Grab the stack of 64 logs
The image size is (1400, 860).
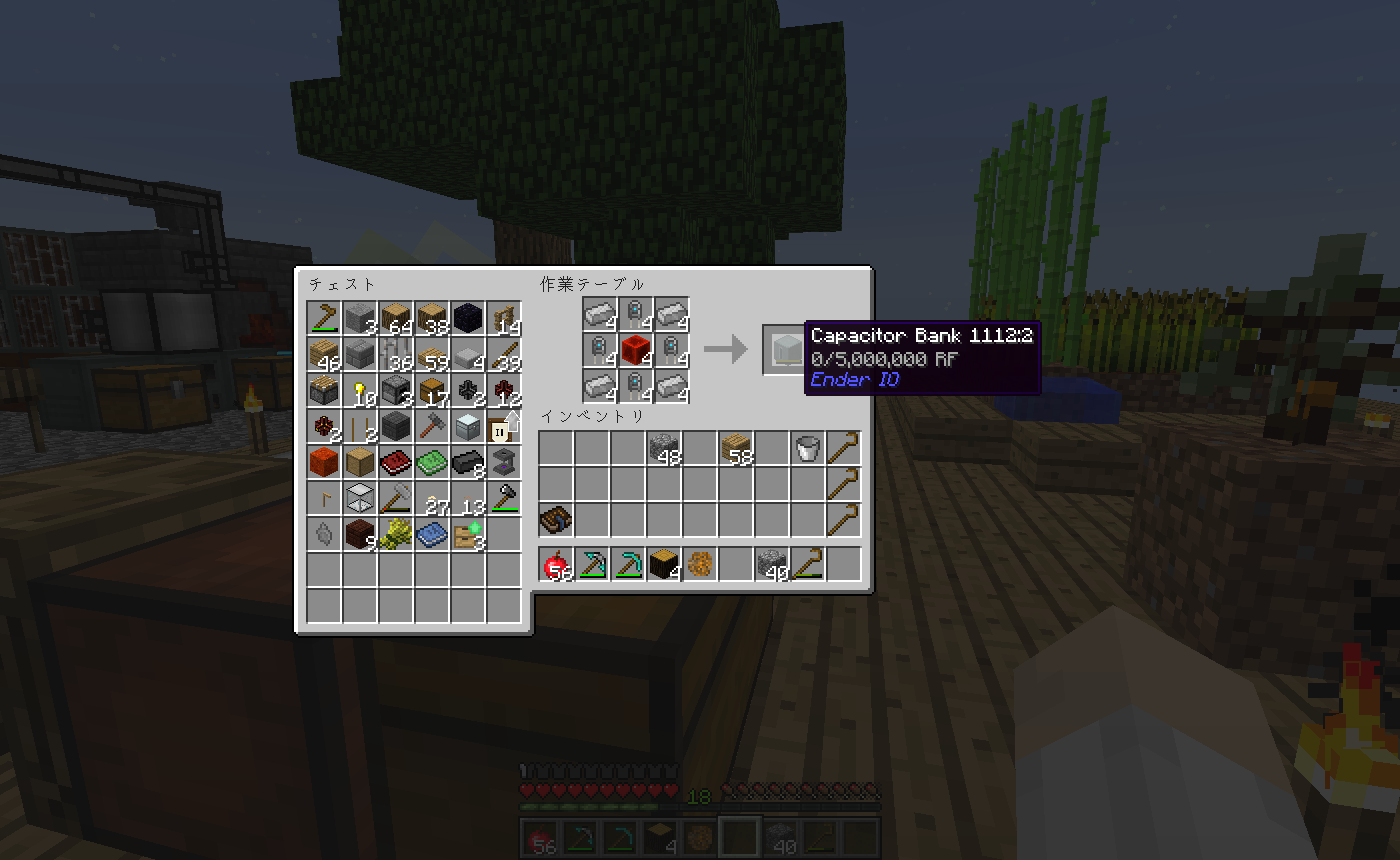coord(396,319)
